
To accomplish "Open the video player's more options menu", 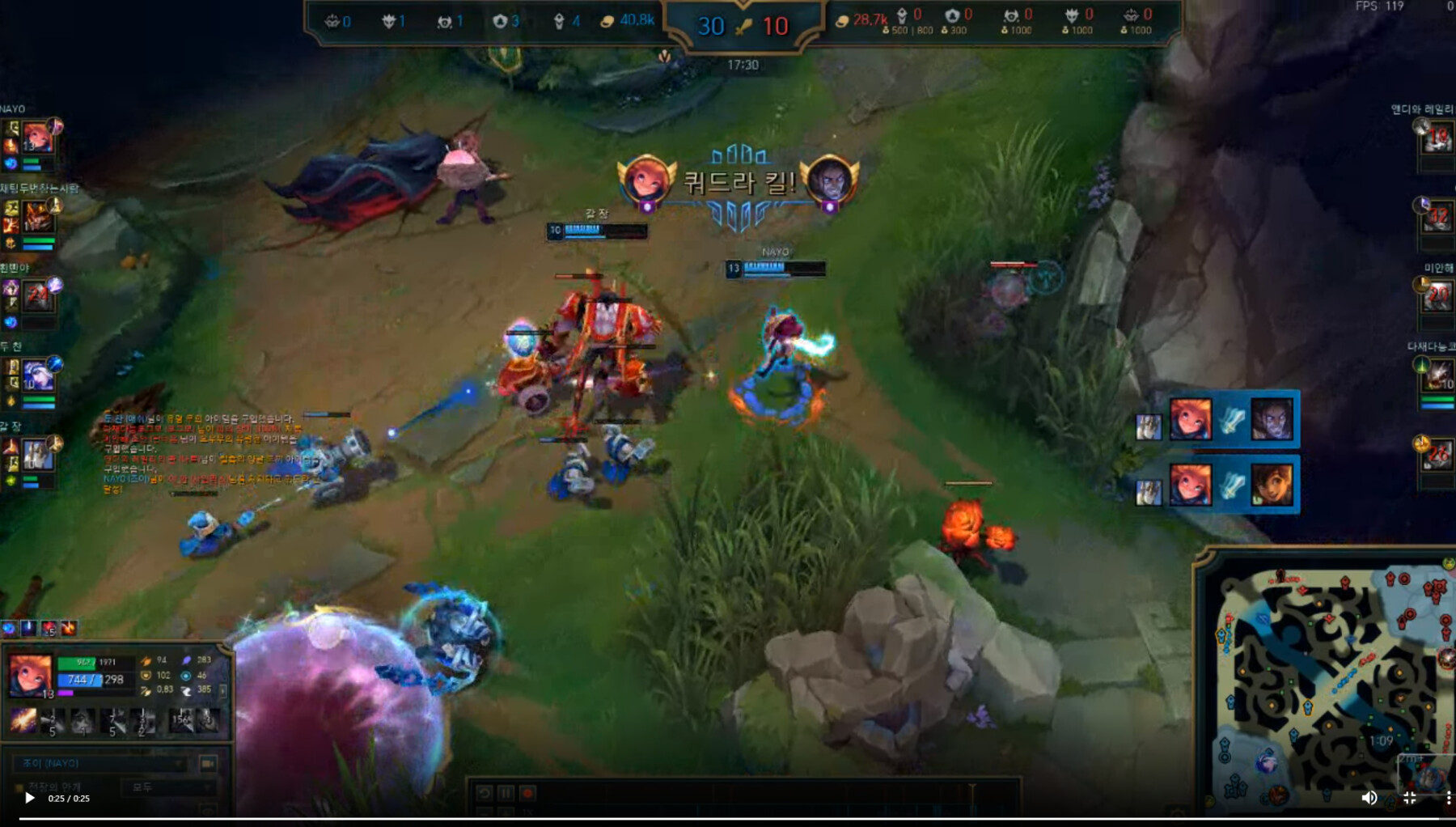I will coord(1448,798).
